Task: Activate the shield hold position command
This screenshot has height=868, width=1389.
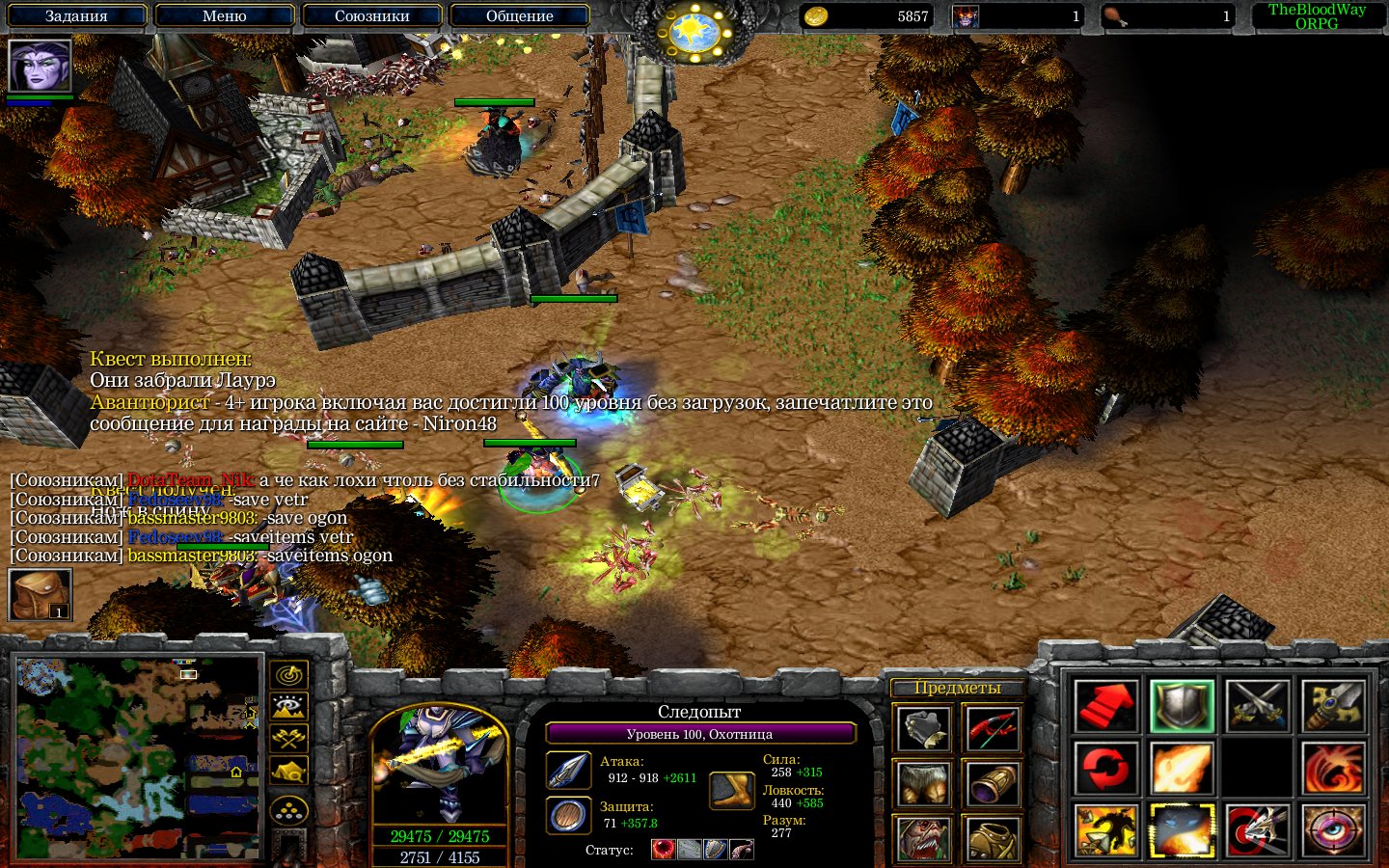Action: 1182,705
